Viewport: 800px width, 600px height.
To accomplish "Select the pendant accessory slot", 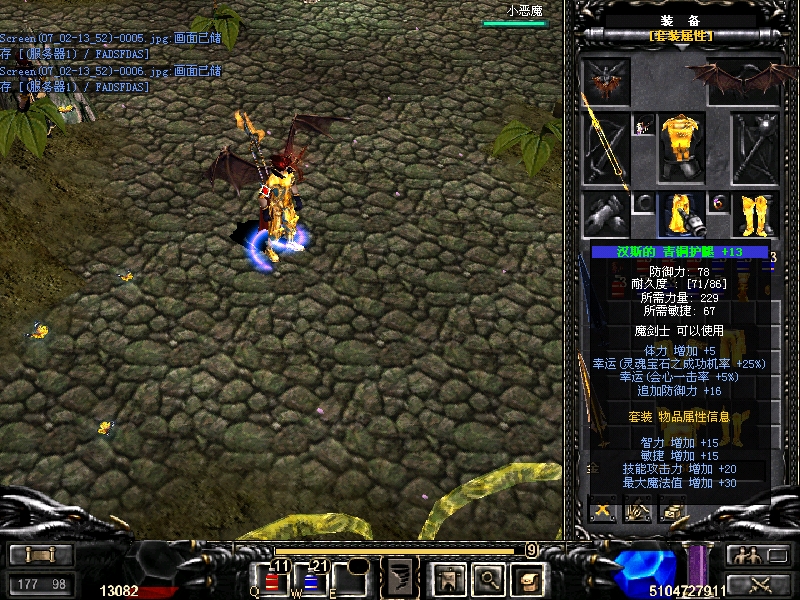I will 643,125.
